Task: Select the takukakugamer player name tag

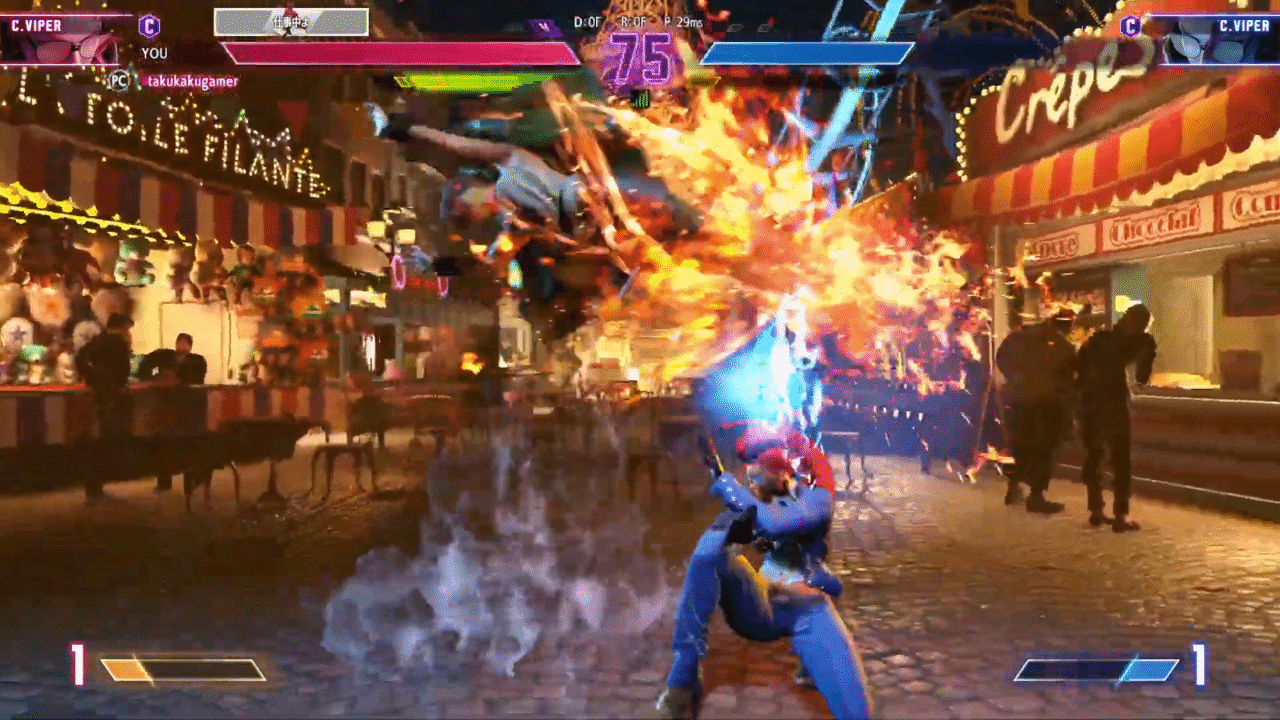Action: (x=190, y=81)
